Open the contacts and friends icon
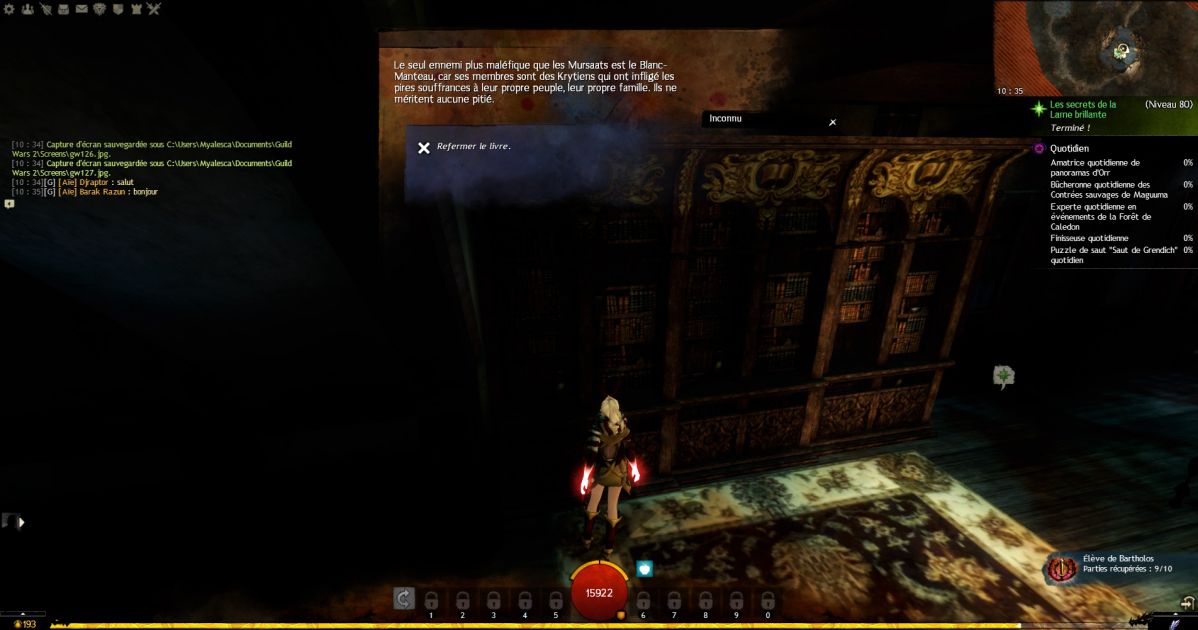Image resolution: width=1198 pixels, height=630 pixels. point(27,9)
